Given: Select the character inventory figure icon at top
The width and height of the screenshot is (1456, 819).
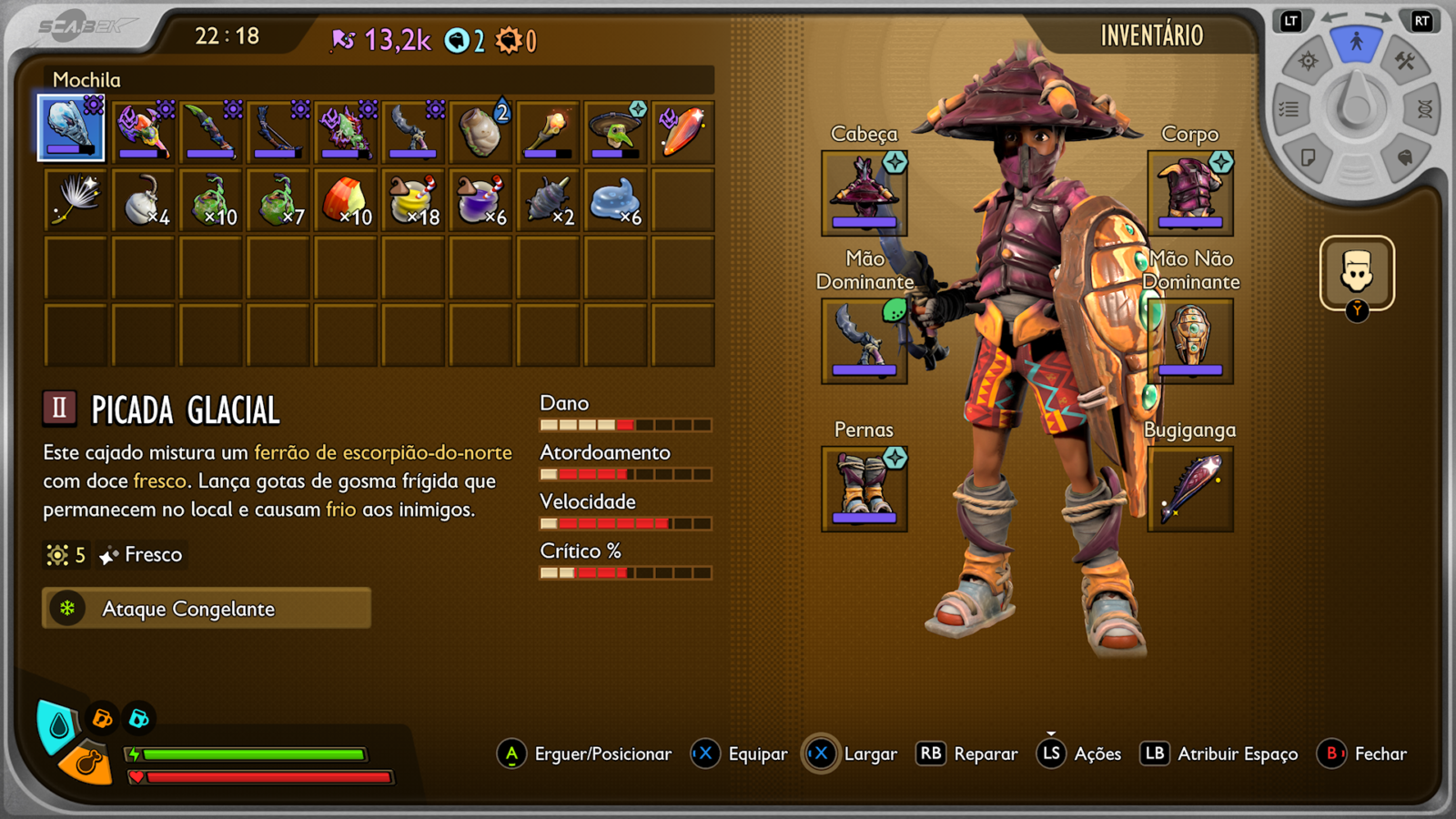Looking at the screenshot, I should coord(1357,40).
